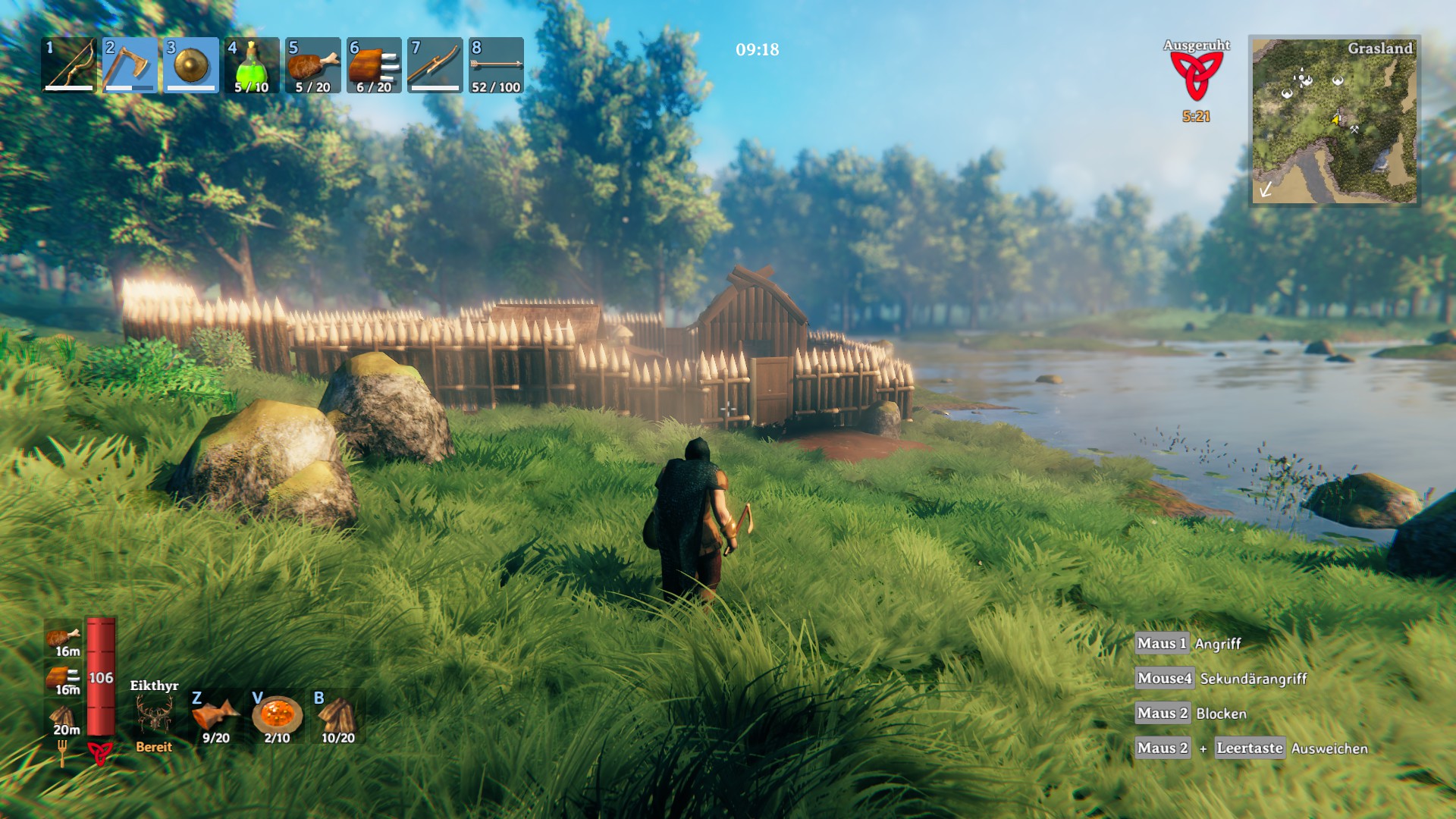Select the bow in hotbar slot 1
This screenshot has width=1456, height=819.
[69, 65]
